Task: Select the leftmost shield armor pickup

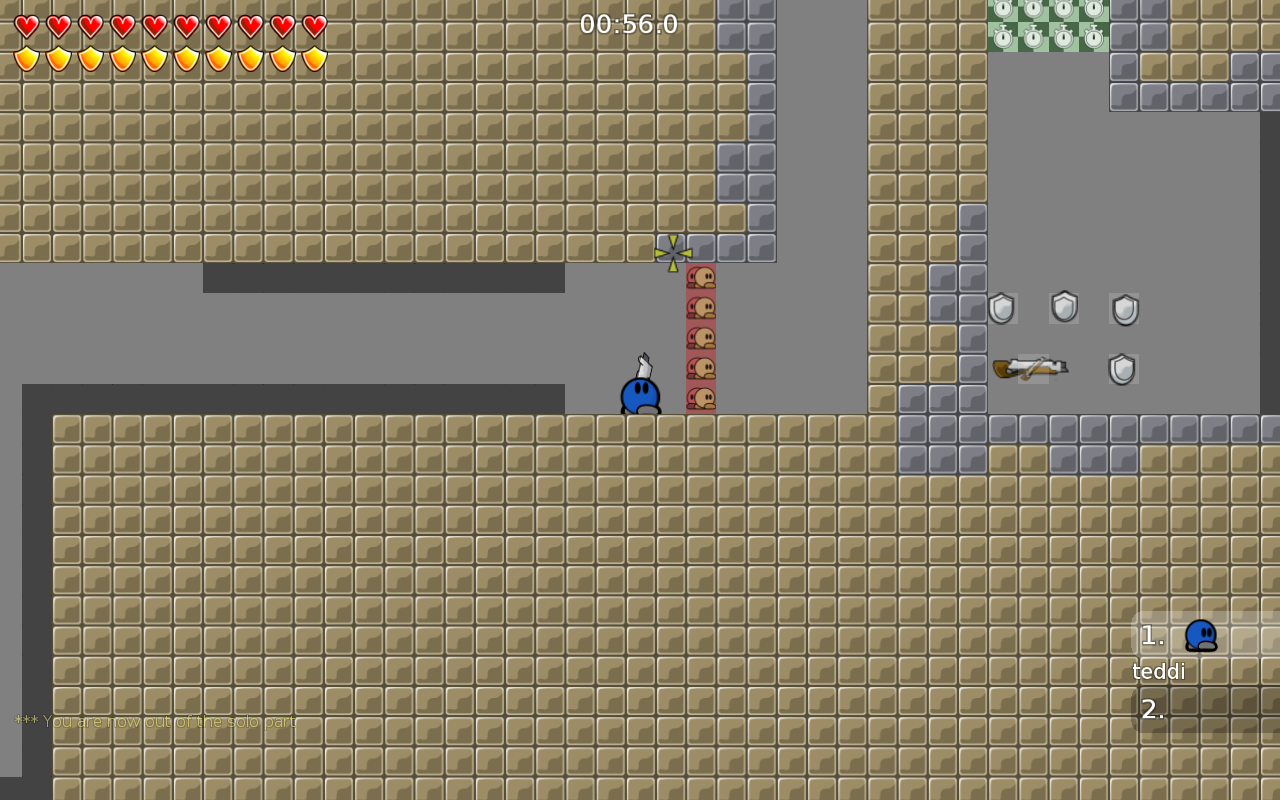Action: (1001, 308)
